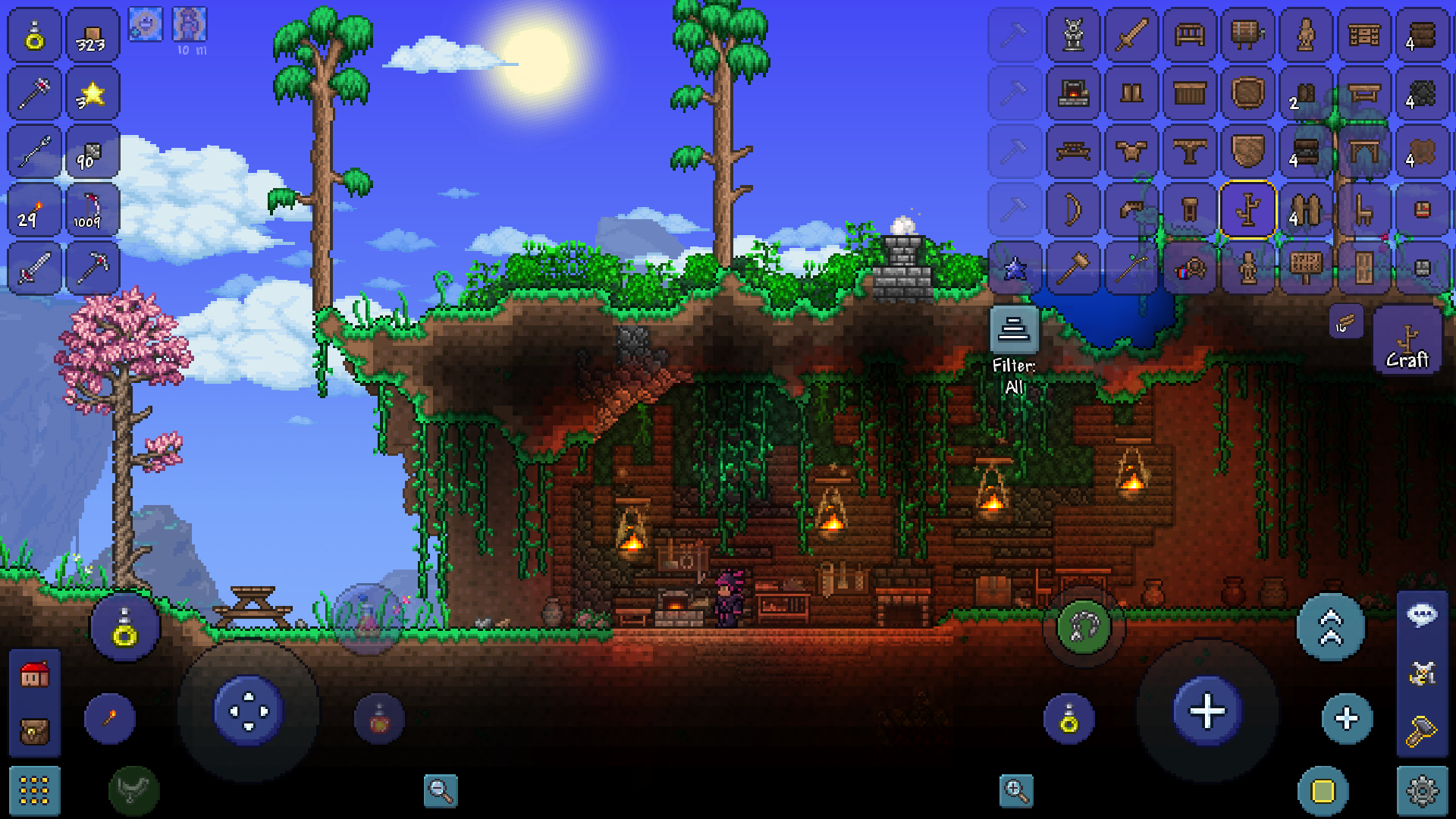Select the furnace recipe in the crafting menu
Viewport: 1456px width, 819px height.
click(x=1074, y=93)
